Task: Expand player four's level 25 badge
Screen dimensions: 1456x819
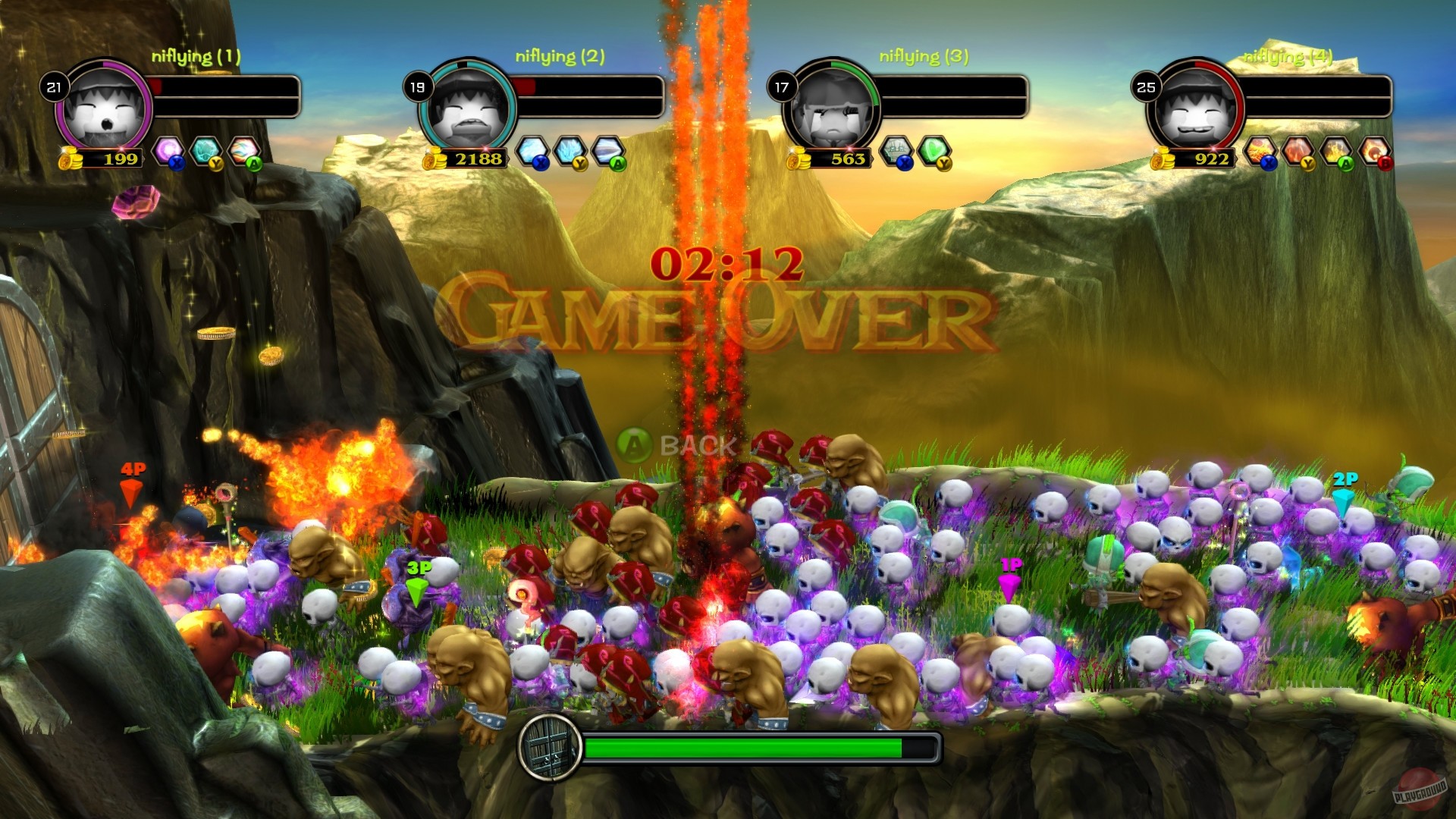Action: (1145, 86)
